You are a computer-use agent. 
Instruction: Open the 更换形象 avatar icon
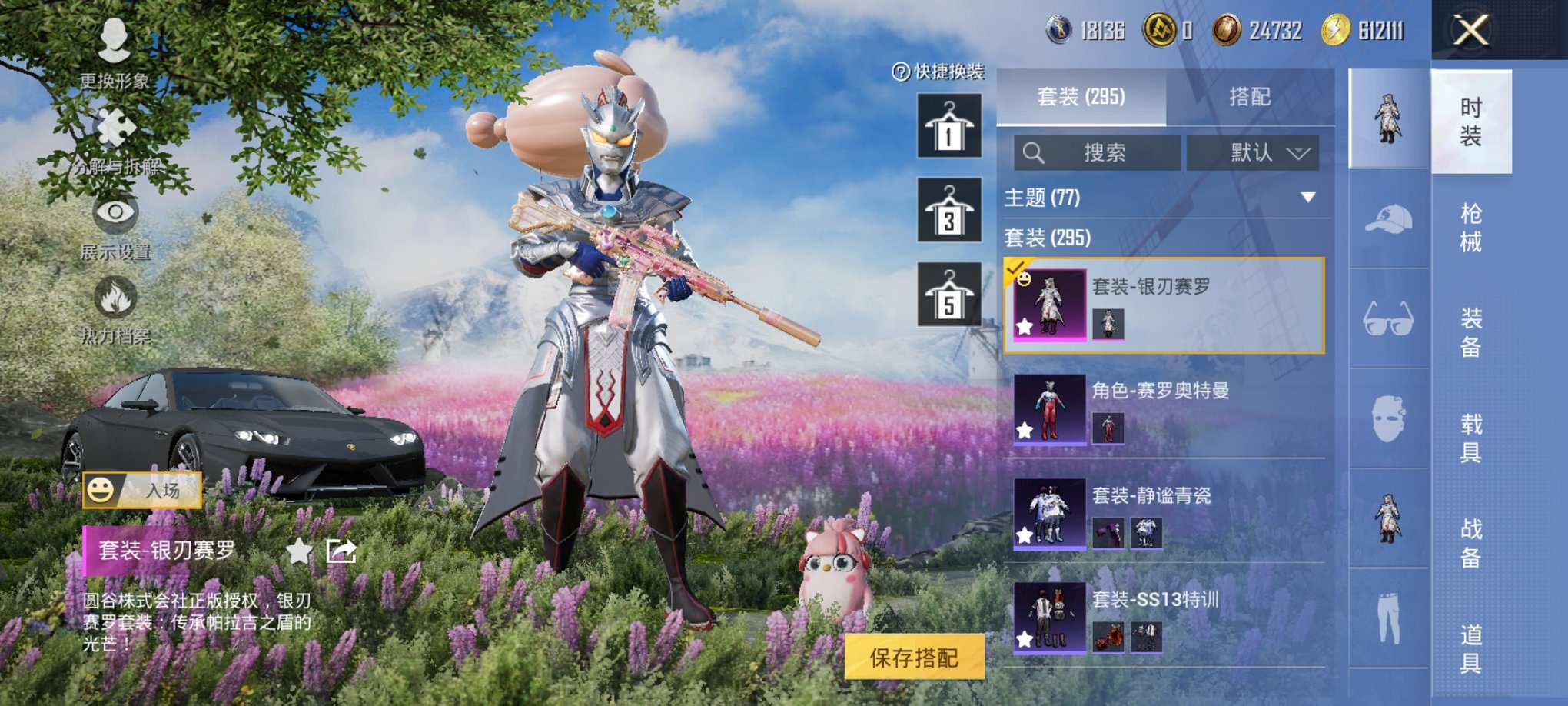point(115,38)
